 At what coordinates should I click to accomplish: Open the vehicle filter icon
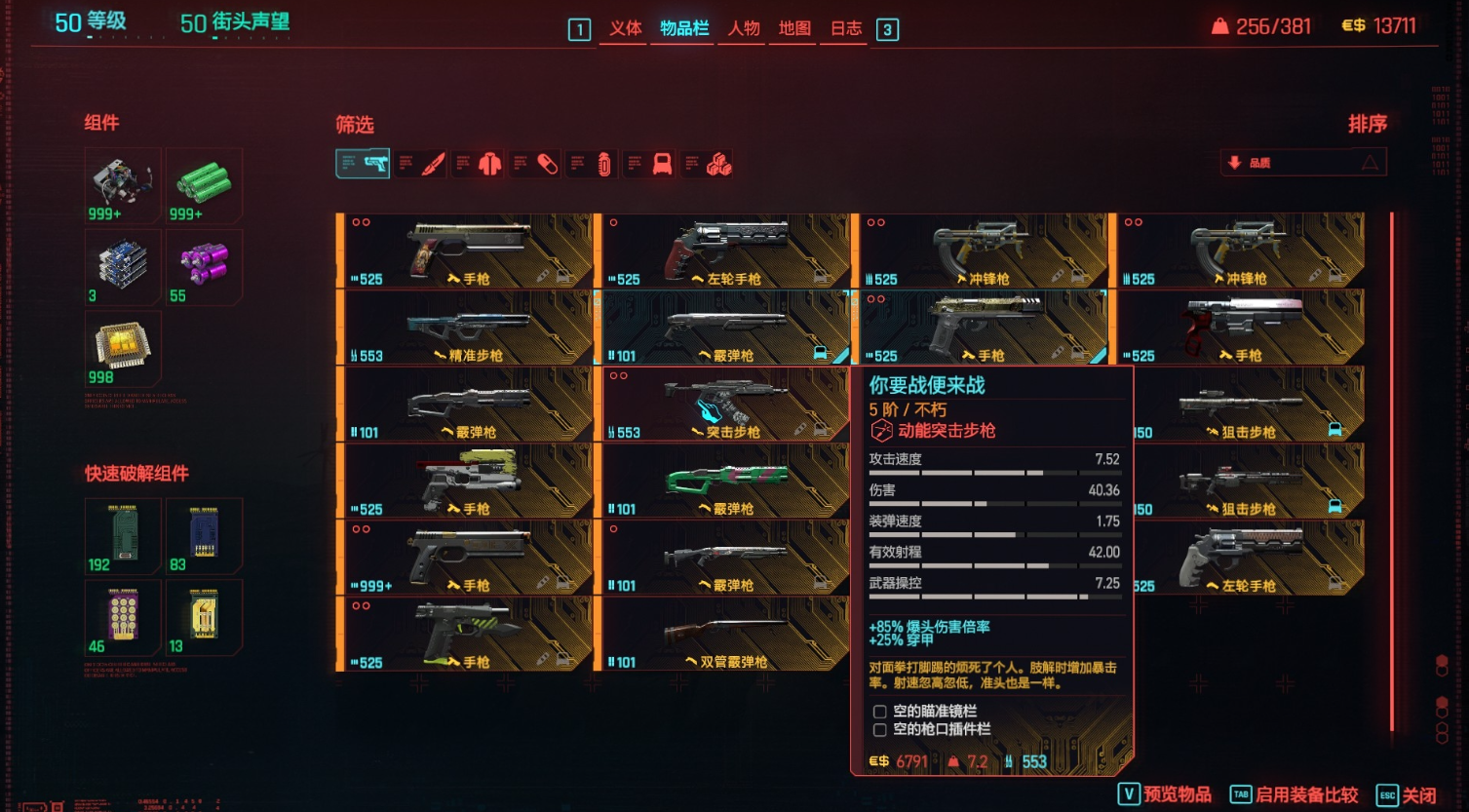point(661,163)
